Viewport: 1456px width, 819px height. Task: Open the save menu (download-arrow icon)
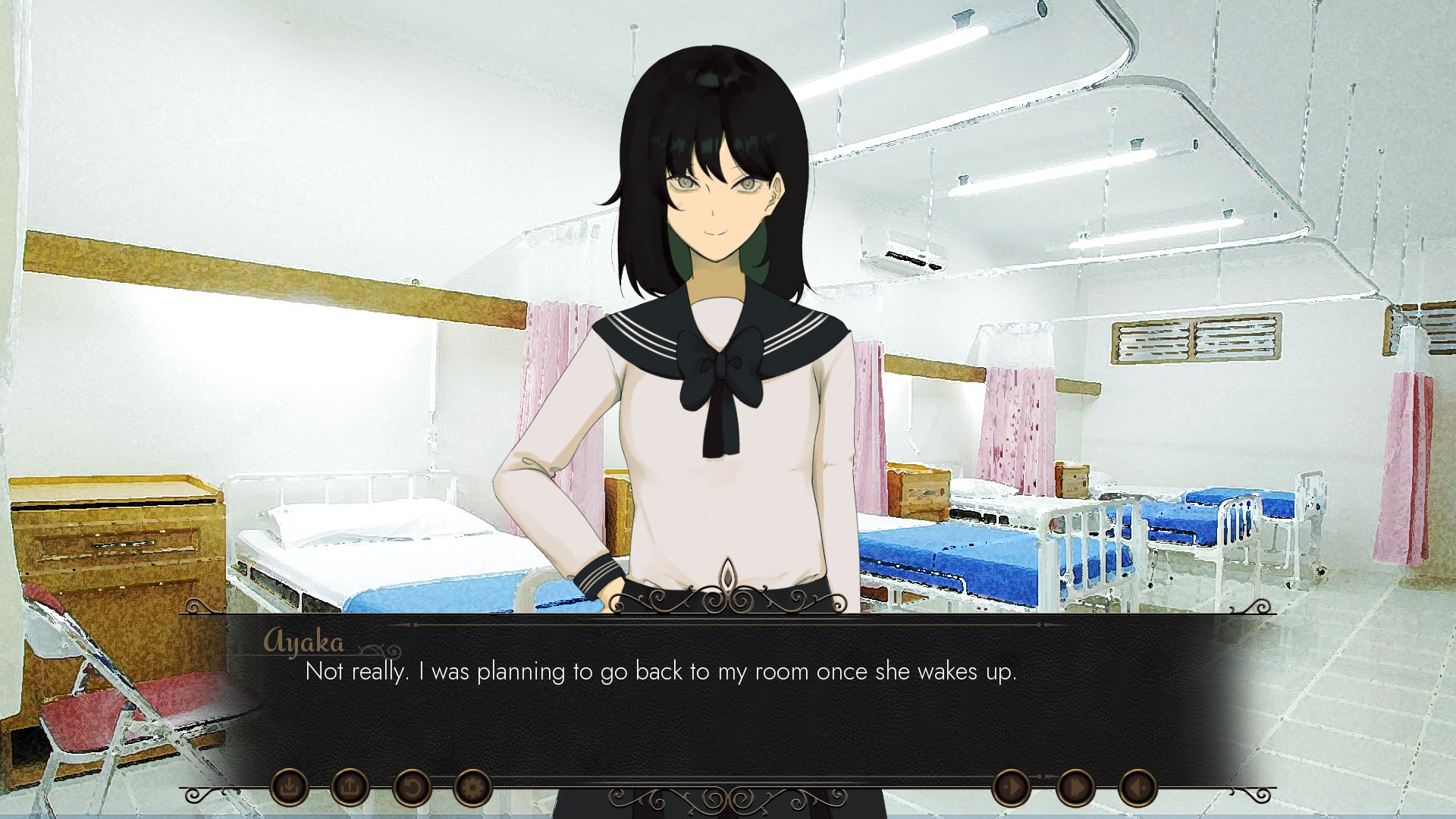point(289,788)
